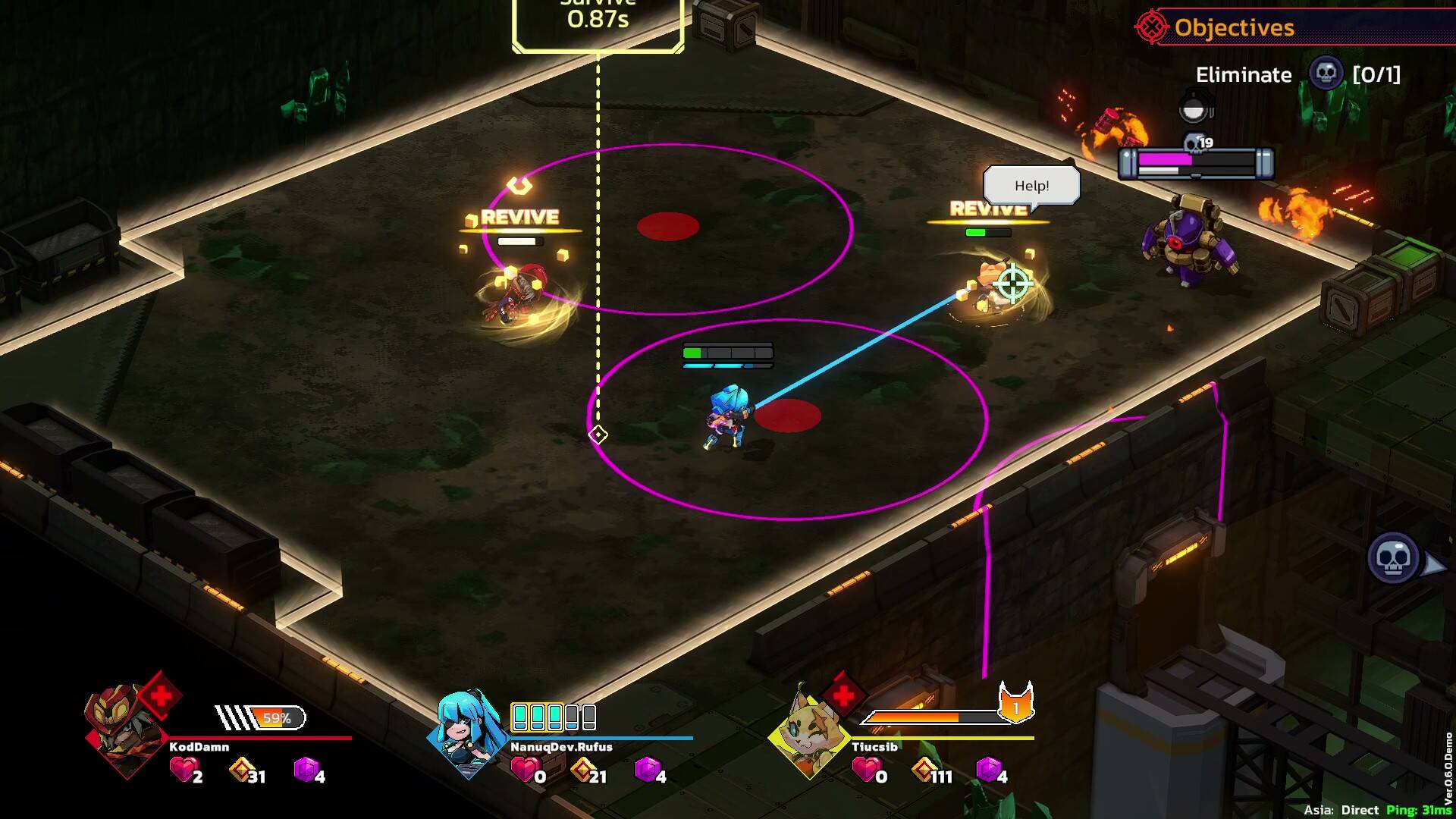Select NanuqDev.Rufus's blue-haired portrait

(x=468, y=733)
